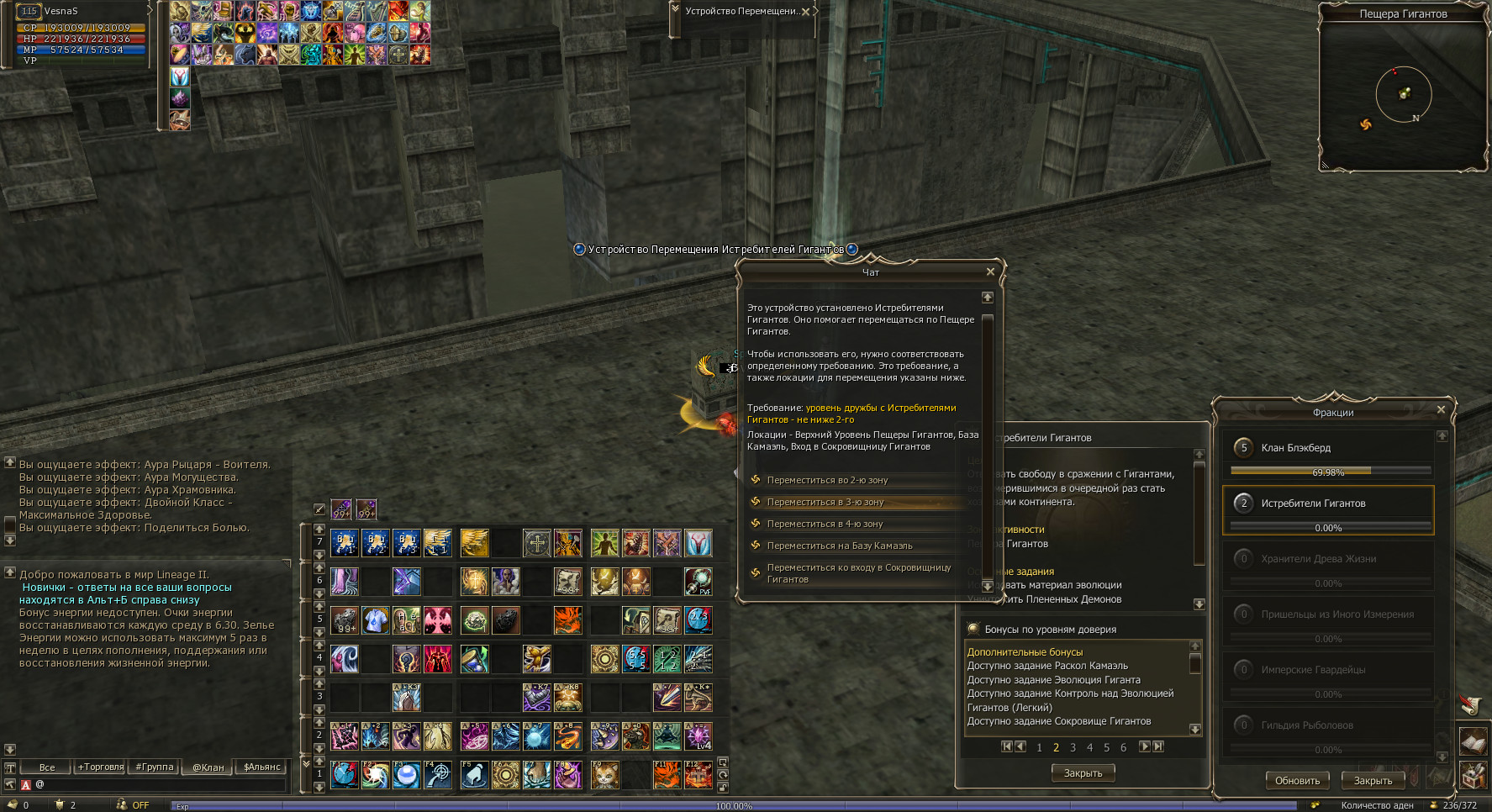Choose teleport to the 4th zone
The image size is (1492, 812).
pos(825,524)
